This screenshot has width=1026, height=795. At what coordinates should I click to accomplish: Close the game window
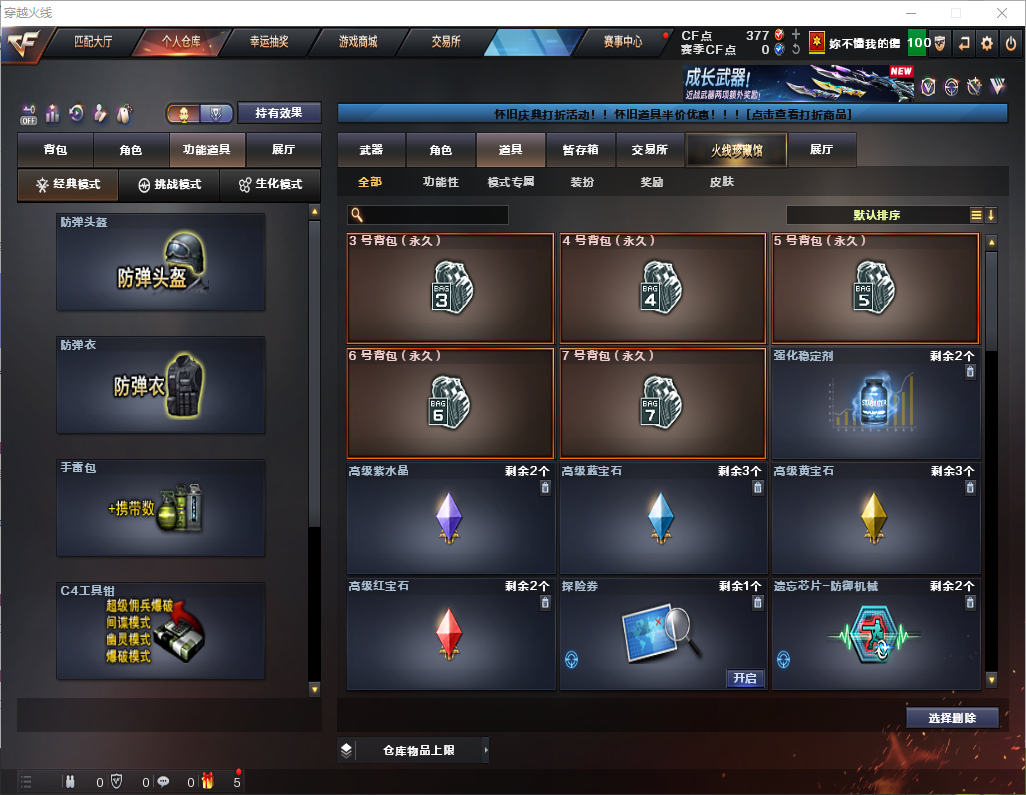(x=1001, y=13)
